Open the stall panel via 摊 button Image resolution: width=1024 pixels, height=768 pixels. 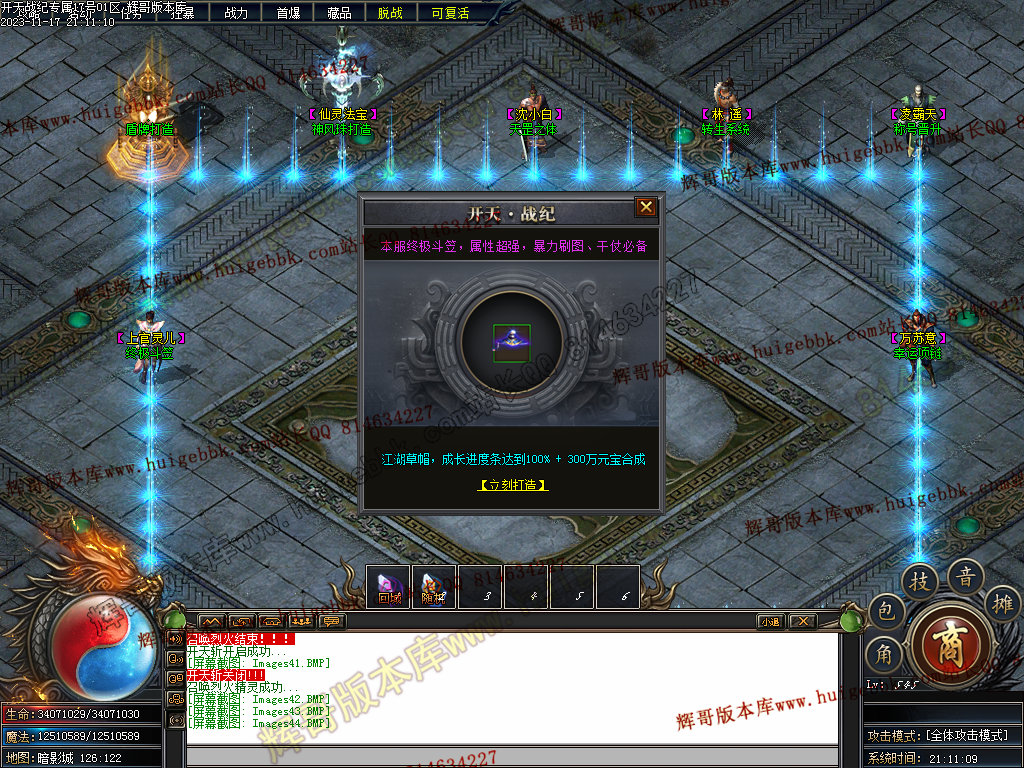point(1001,603)
